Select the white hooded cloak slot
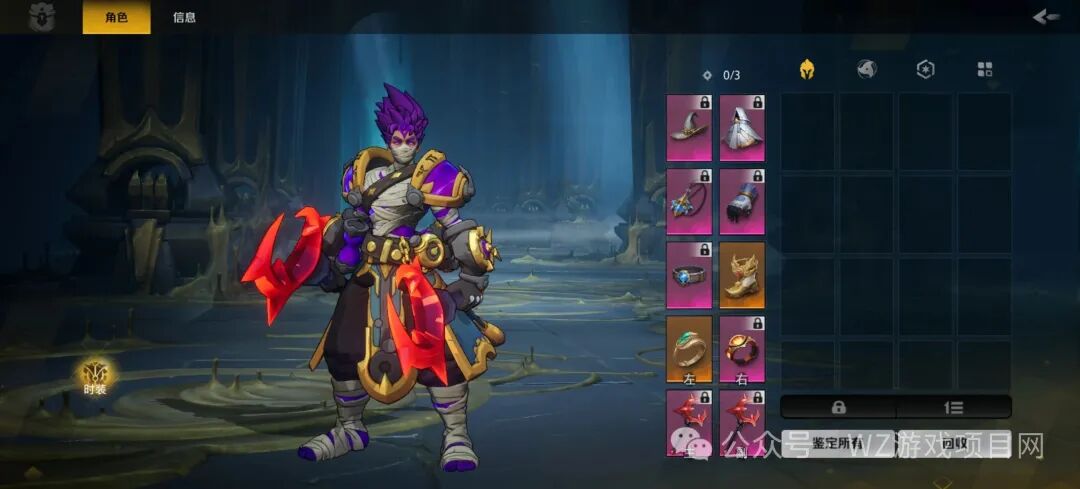 [x=742, y=127]
